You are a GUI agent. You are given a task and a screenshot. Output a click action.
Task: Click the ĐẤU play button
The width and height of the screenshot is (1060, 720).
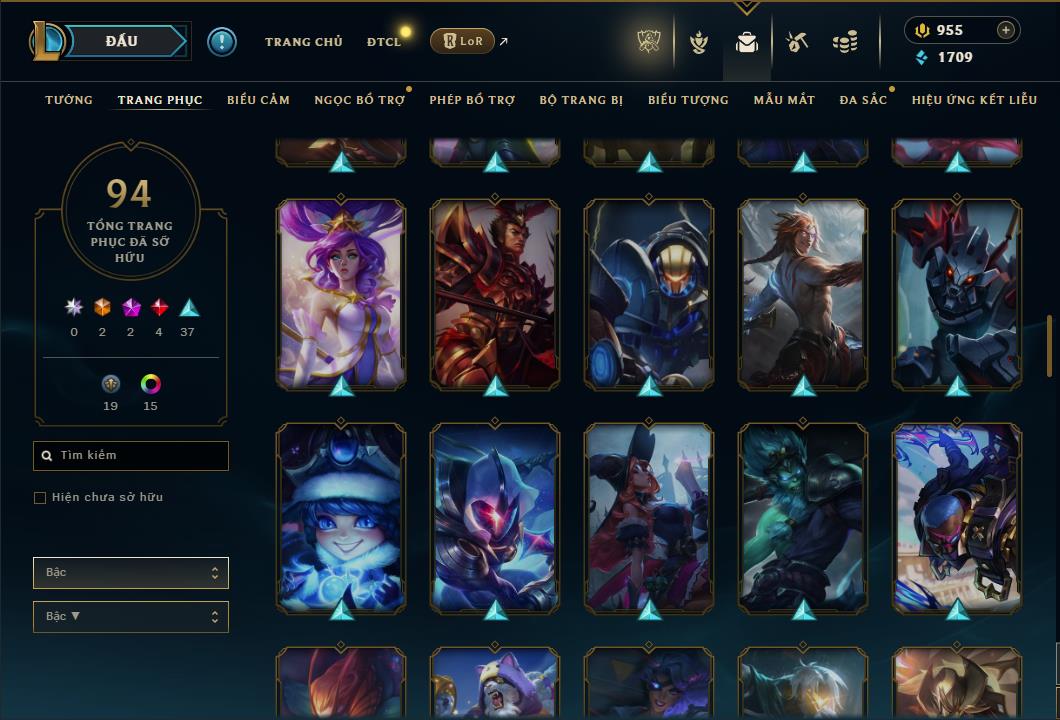[121, 41]
